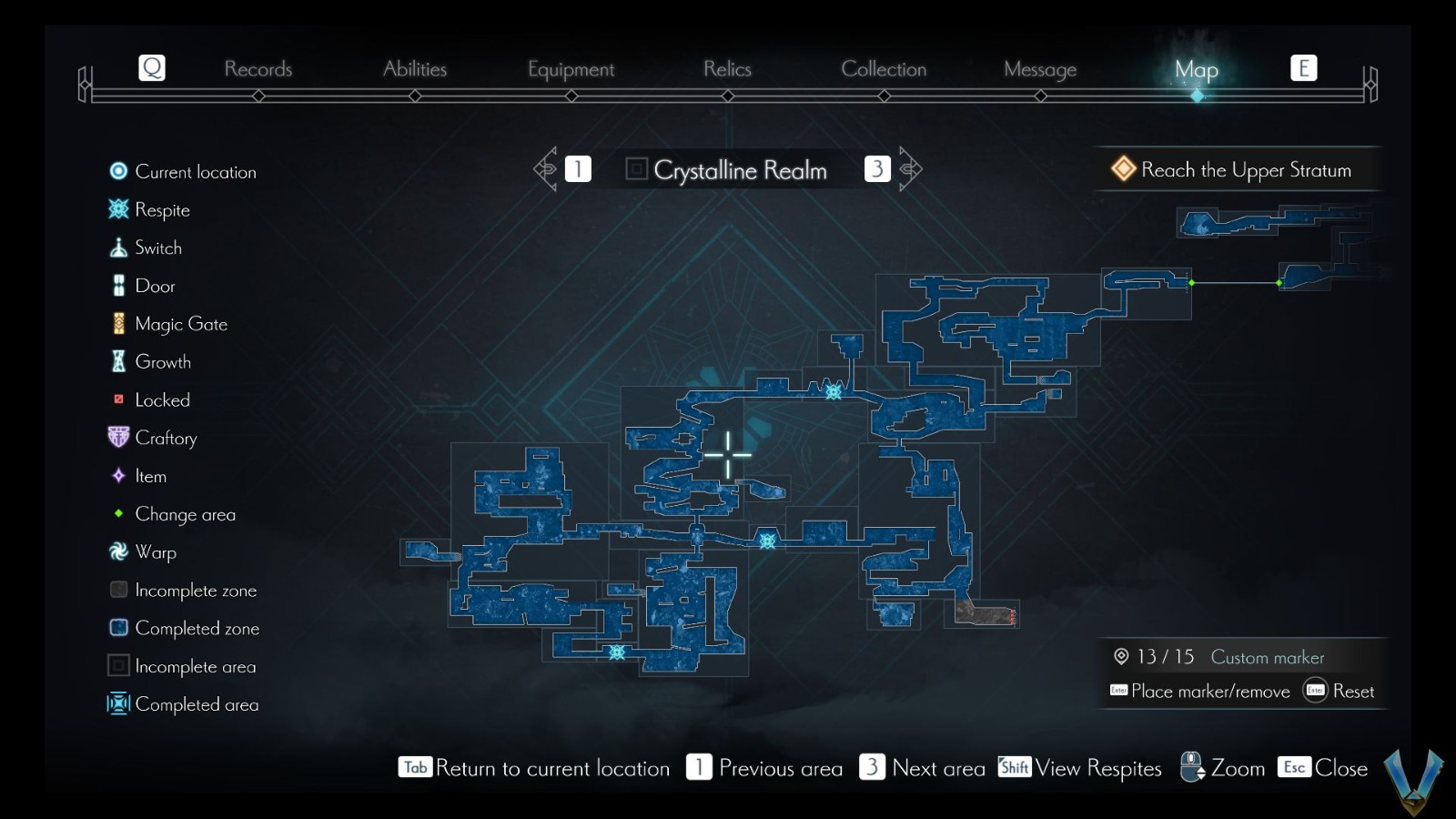This screenshot has width=1456, height=819.
Task: Click the Warp legend icon
Action: (116, 552)
